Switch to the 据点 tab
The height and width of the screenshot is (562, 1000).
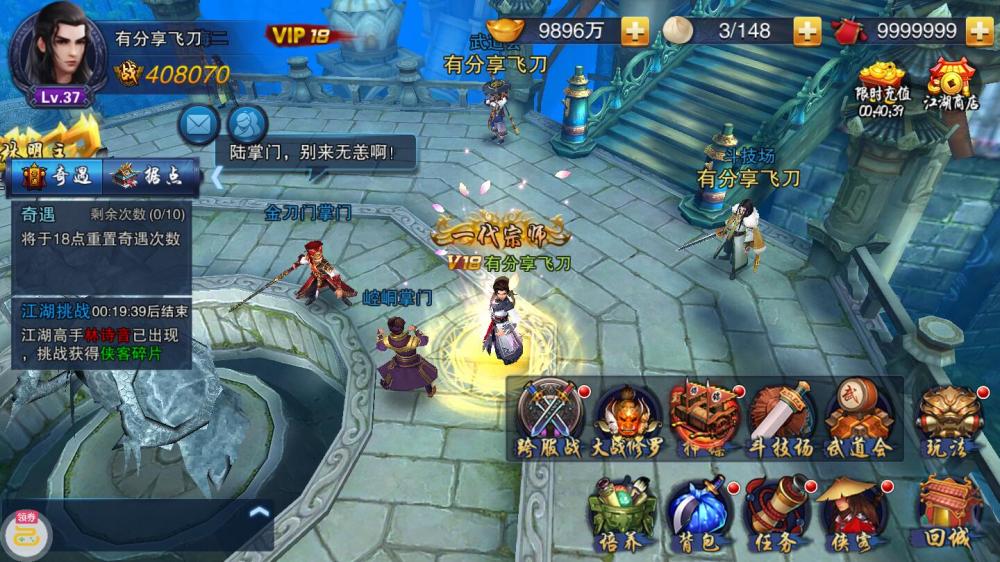[x=148, y=176]
